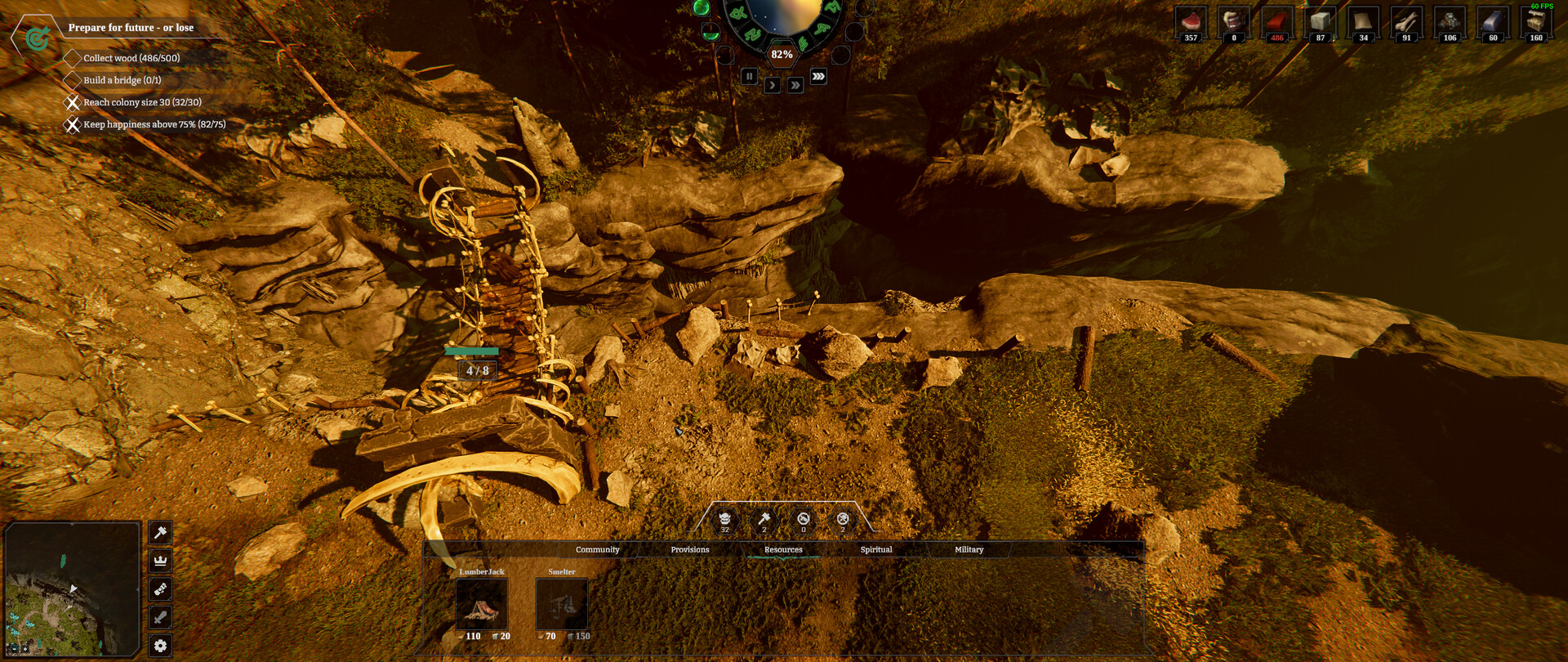Pause the game with the pause button
This screenshot has width=1568, height=662.
click(x=749, y=75)
